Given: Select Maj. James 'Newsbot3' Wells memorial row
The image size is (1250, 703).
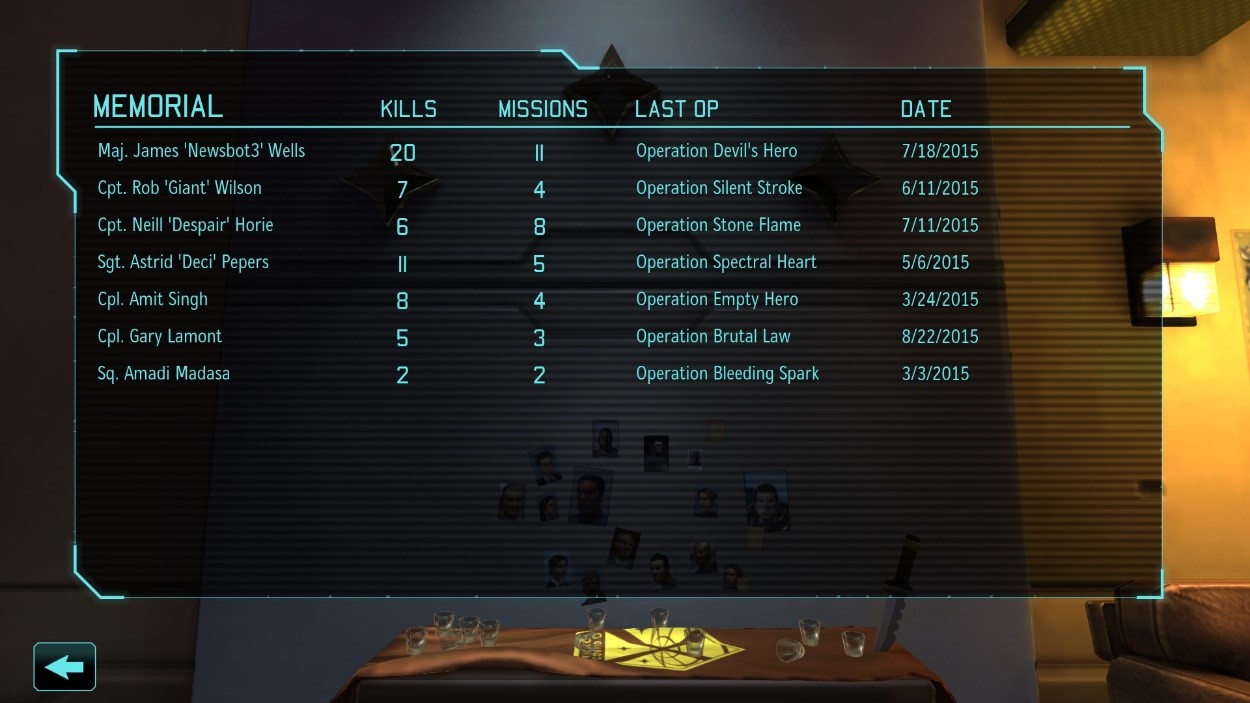Looking at the screenshot, I should pyautogui.click(x=201, y=151).
